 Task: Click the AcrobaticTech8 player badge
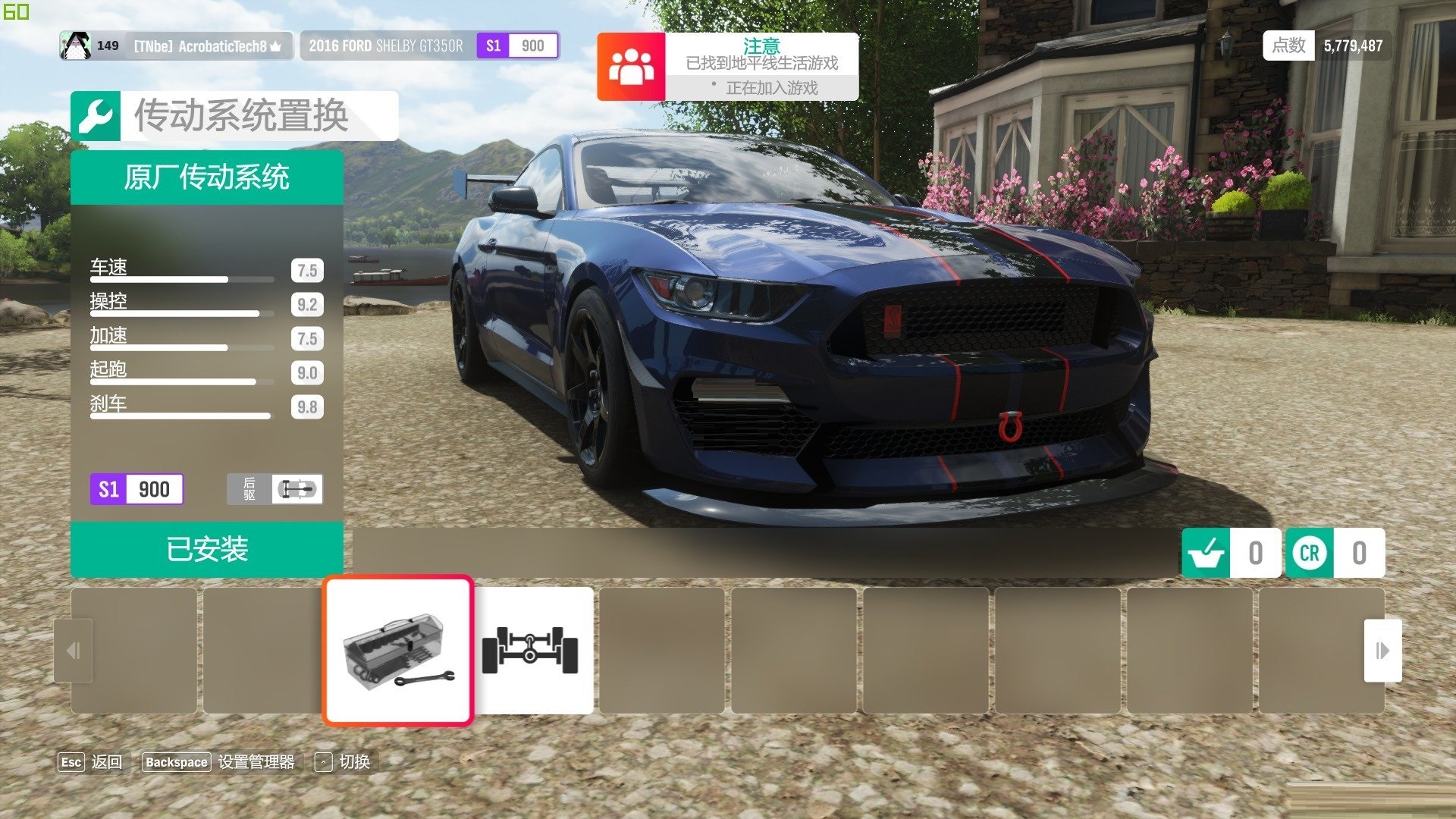[x=176, y=46]
